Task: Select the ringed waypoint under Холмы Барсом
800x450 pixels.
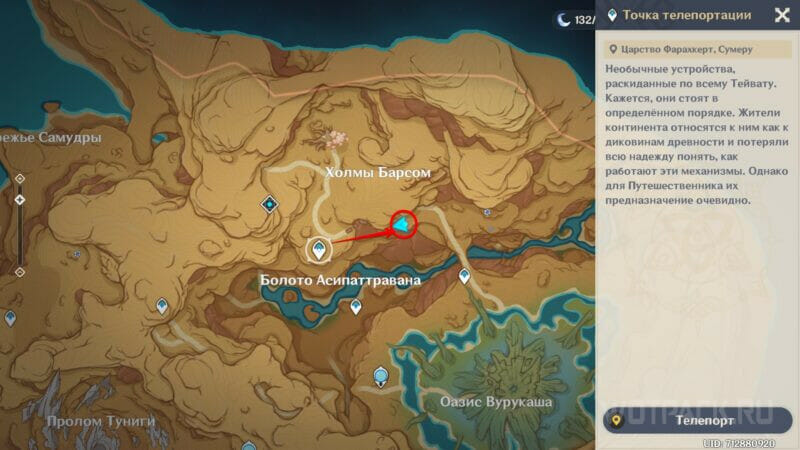Action: pos(318,249)
